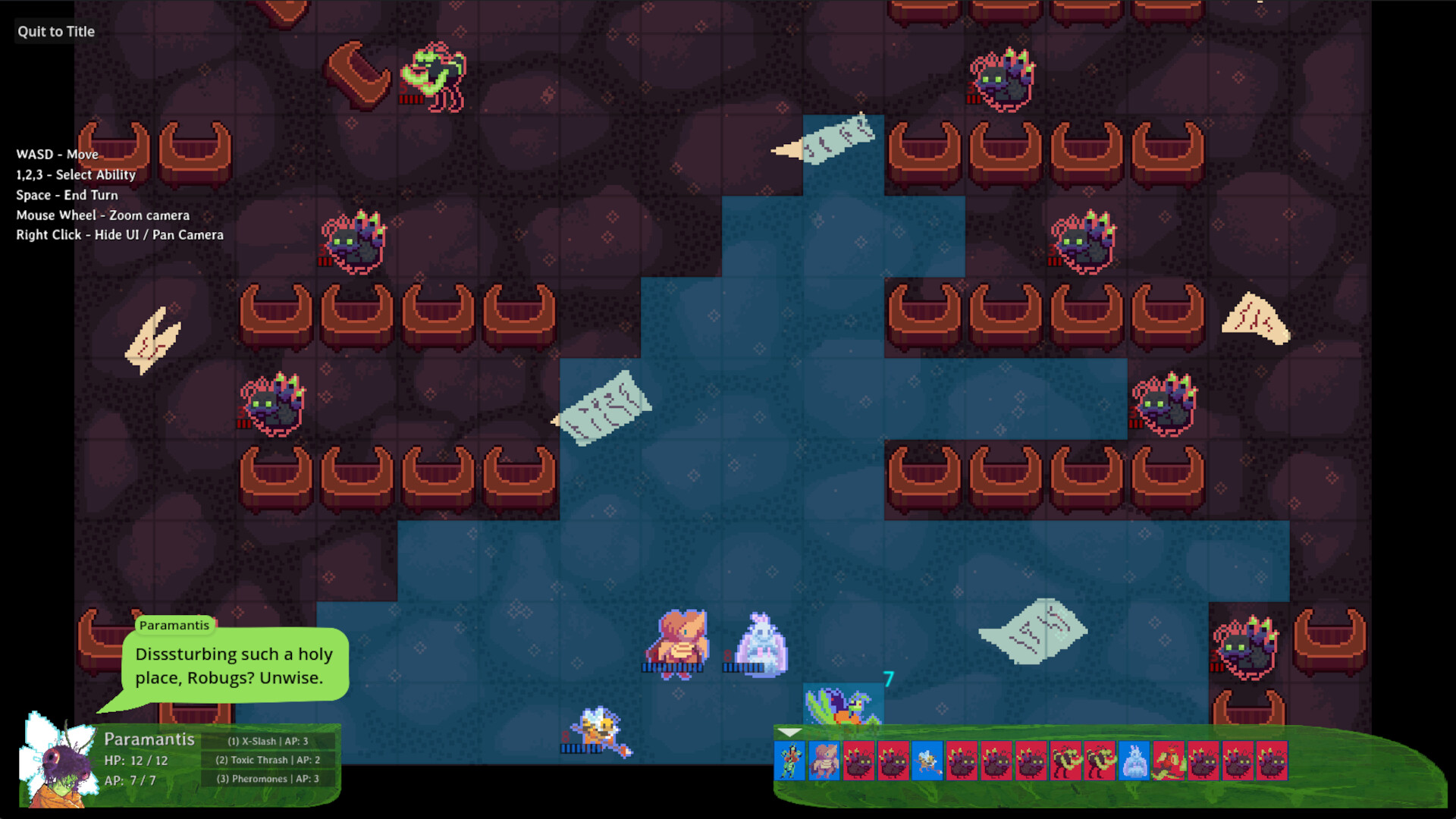Select the Toxic Thrash ability

pyautogui.click(x=267, y=760)
